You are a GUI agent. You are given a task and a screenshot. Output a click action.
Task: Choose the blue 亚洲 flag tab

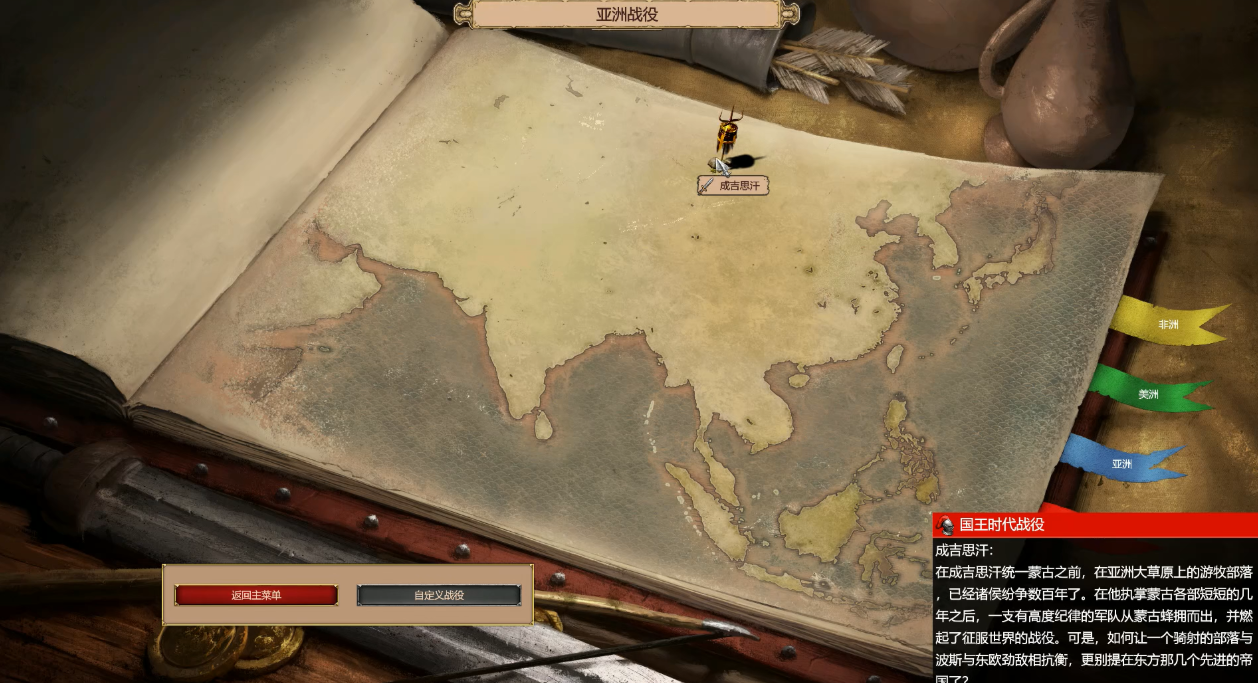1121,463
